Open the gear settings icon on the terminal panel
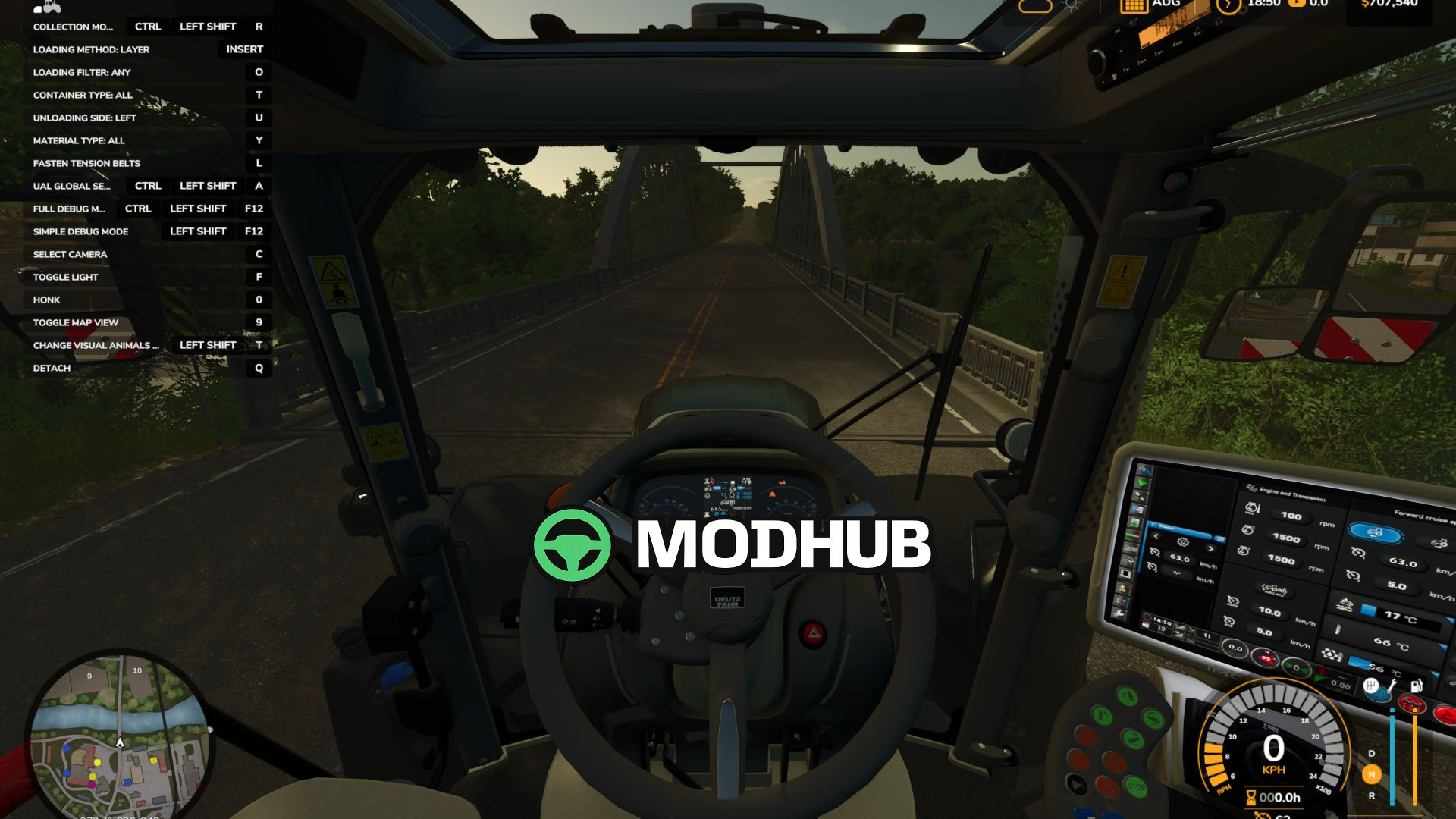The width and height of the screenshot is (1456, 819). (x=1183, y=541)
